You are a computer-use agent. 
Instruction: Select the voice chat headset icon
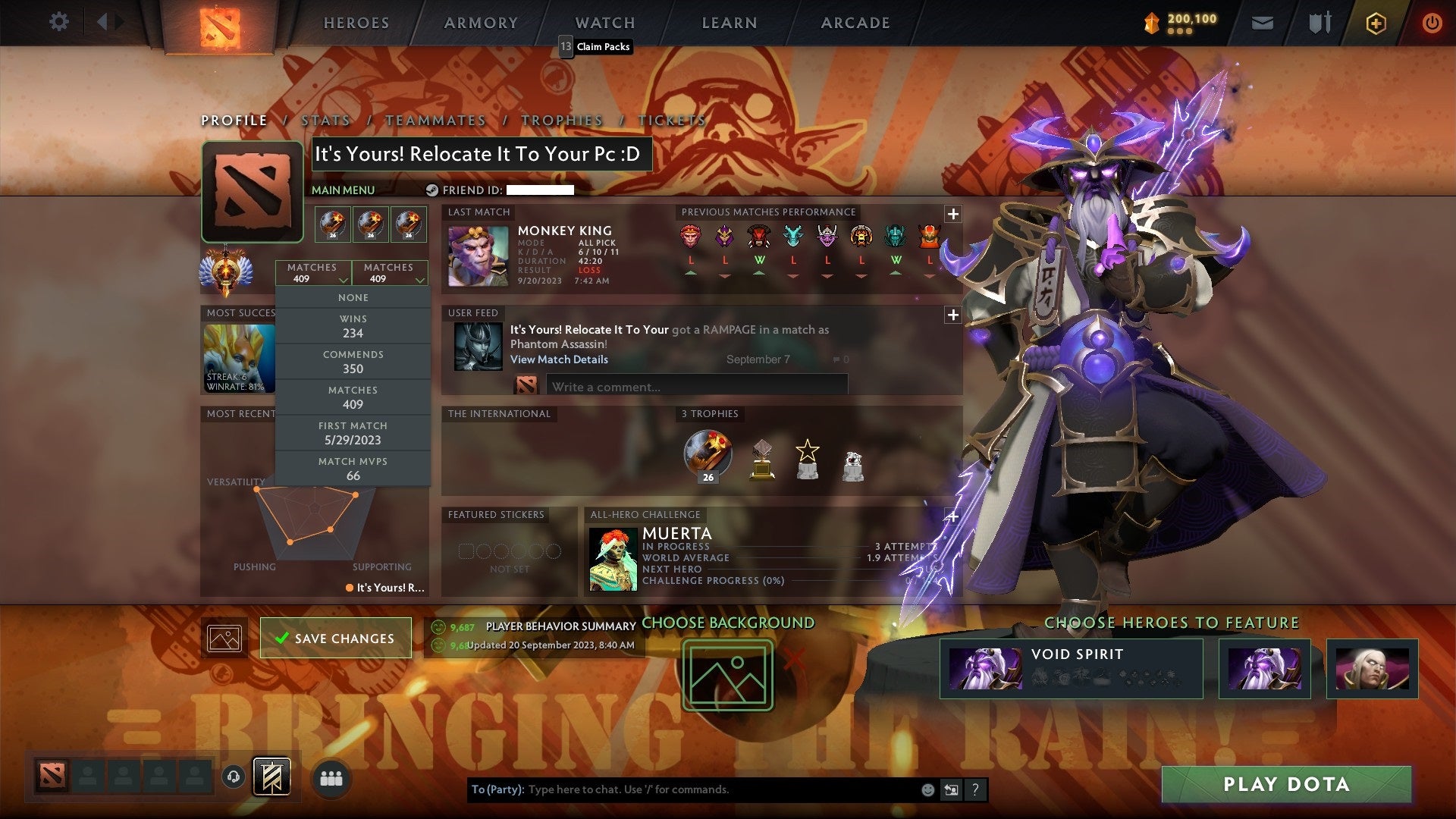[x=234, y=777]
